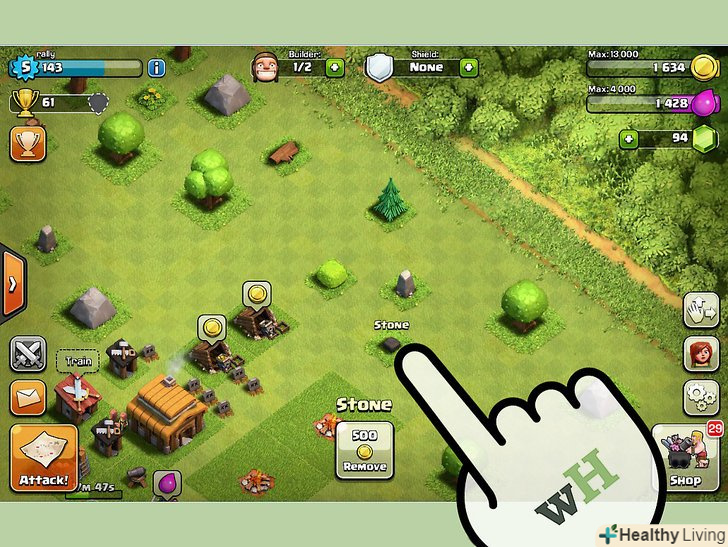The width and height of the screenshot is (728, 547).
Task: Open the crossed swords button
Action: [27, 353]
